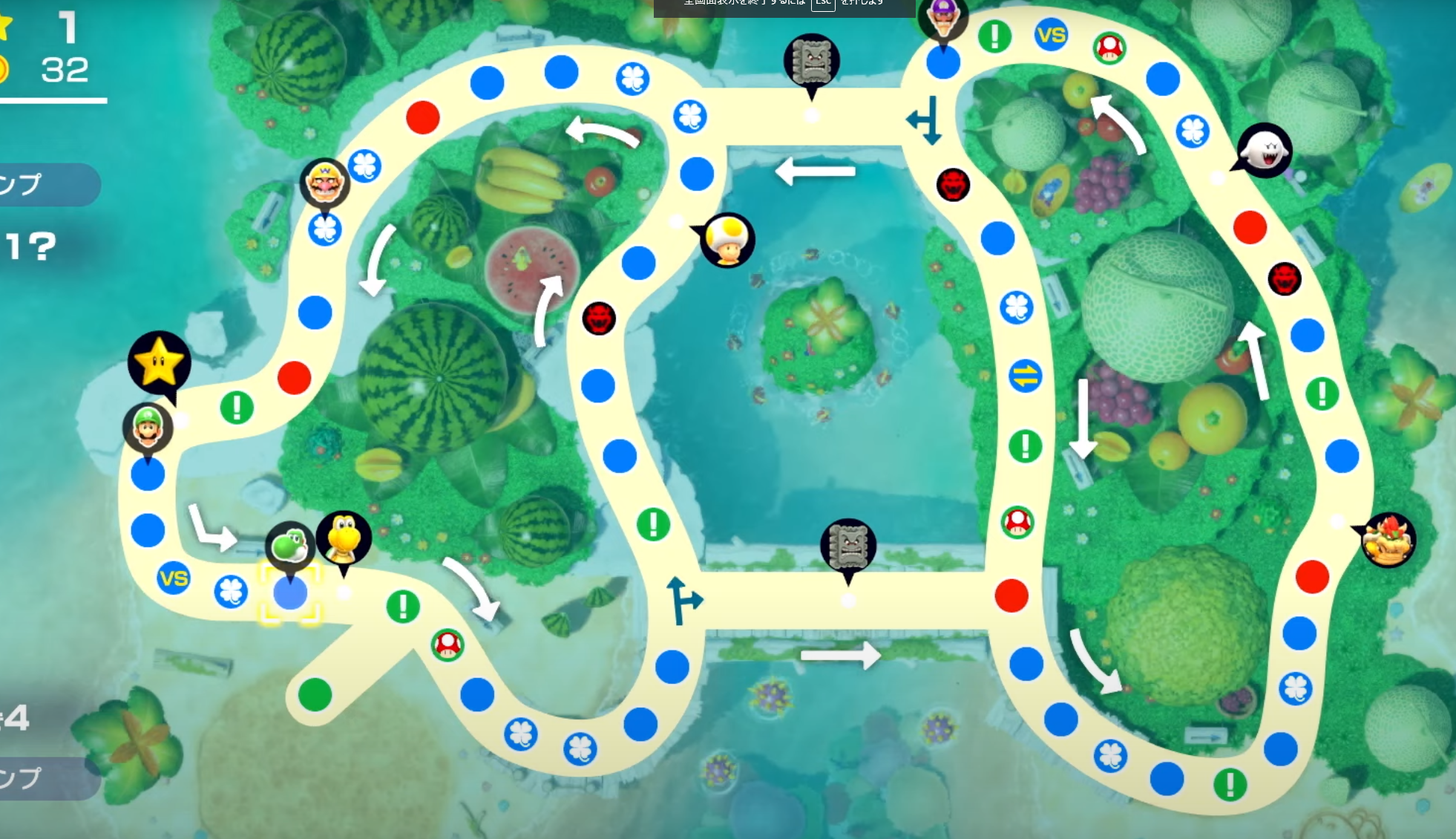Choose Waluigi's player marker
The height and width of the screenshot is (839, 1456).
click(x=943, y=16)
